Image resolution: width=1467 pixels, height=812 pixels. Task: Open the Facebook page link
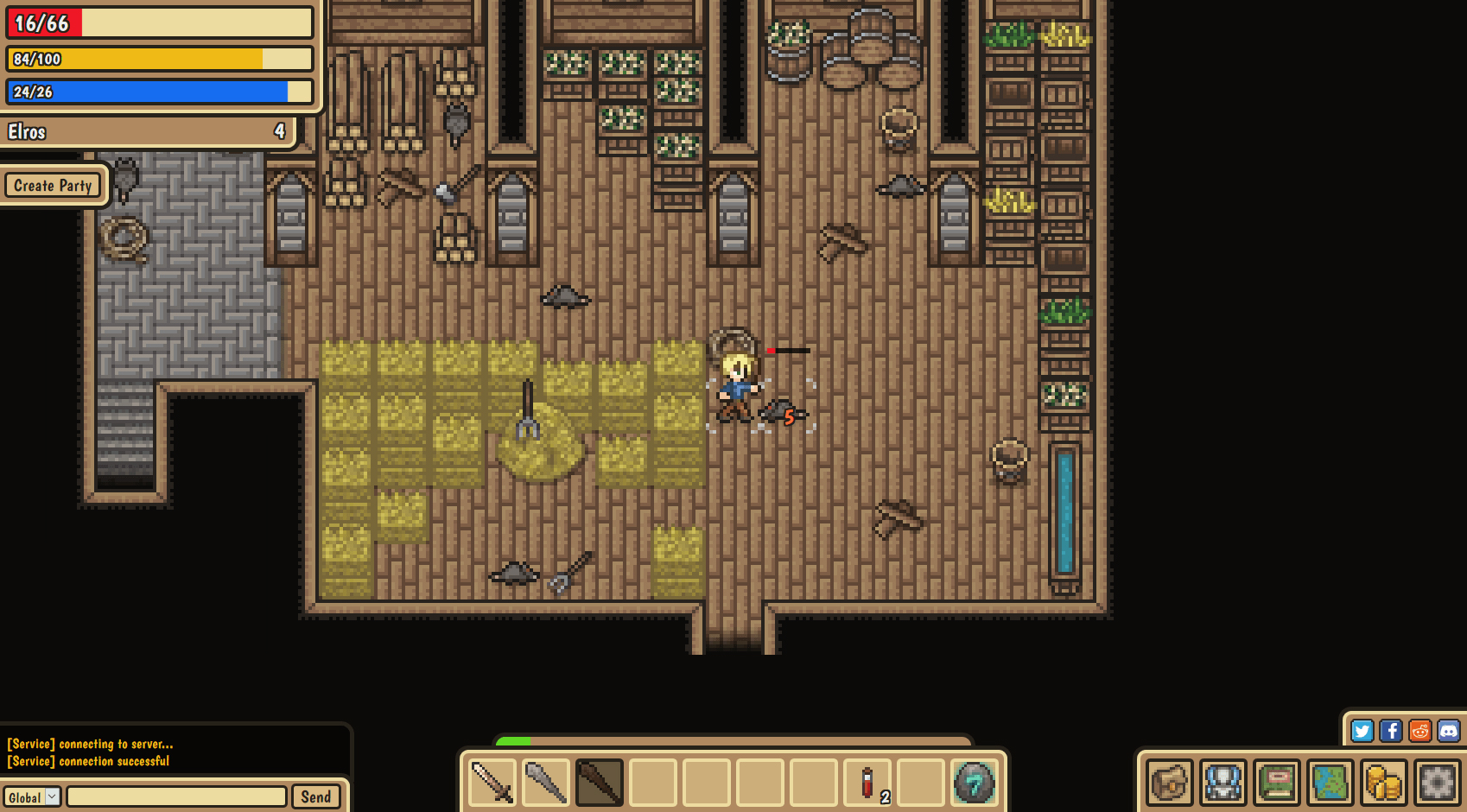point(1391,731)
